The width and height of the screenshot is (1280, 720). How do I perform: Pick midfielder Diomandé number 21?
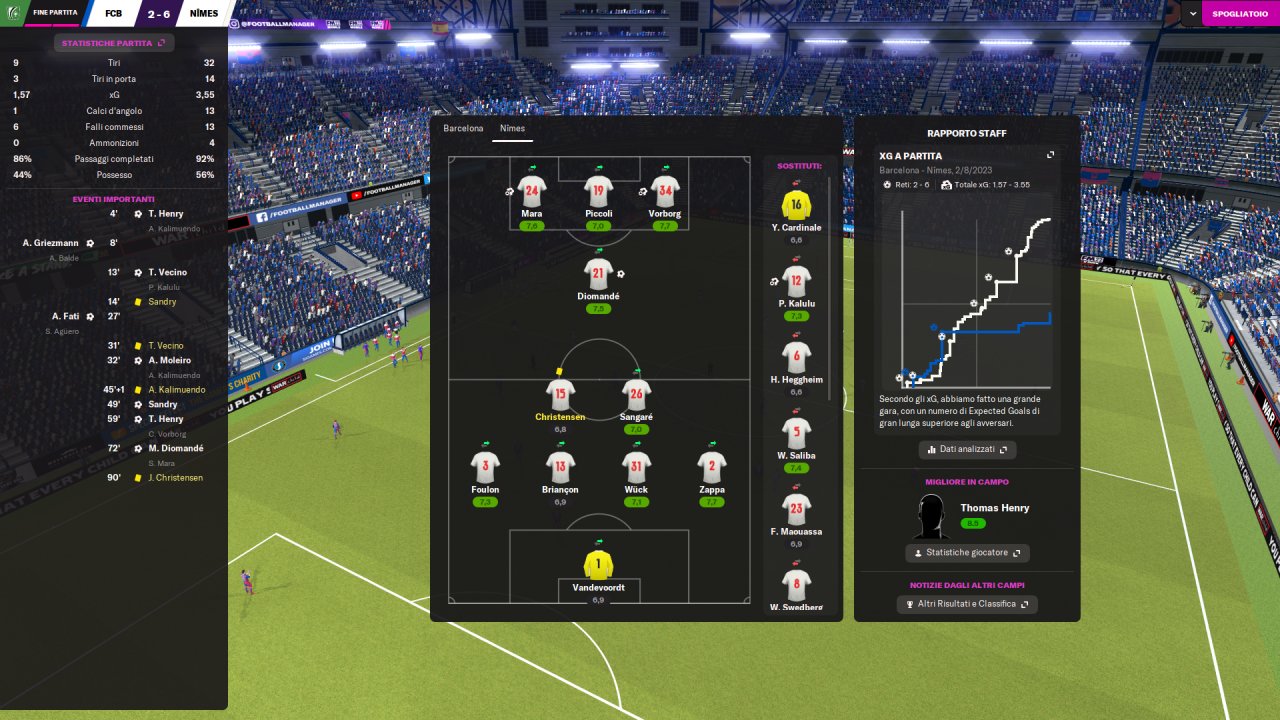click(599, 274)
